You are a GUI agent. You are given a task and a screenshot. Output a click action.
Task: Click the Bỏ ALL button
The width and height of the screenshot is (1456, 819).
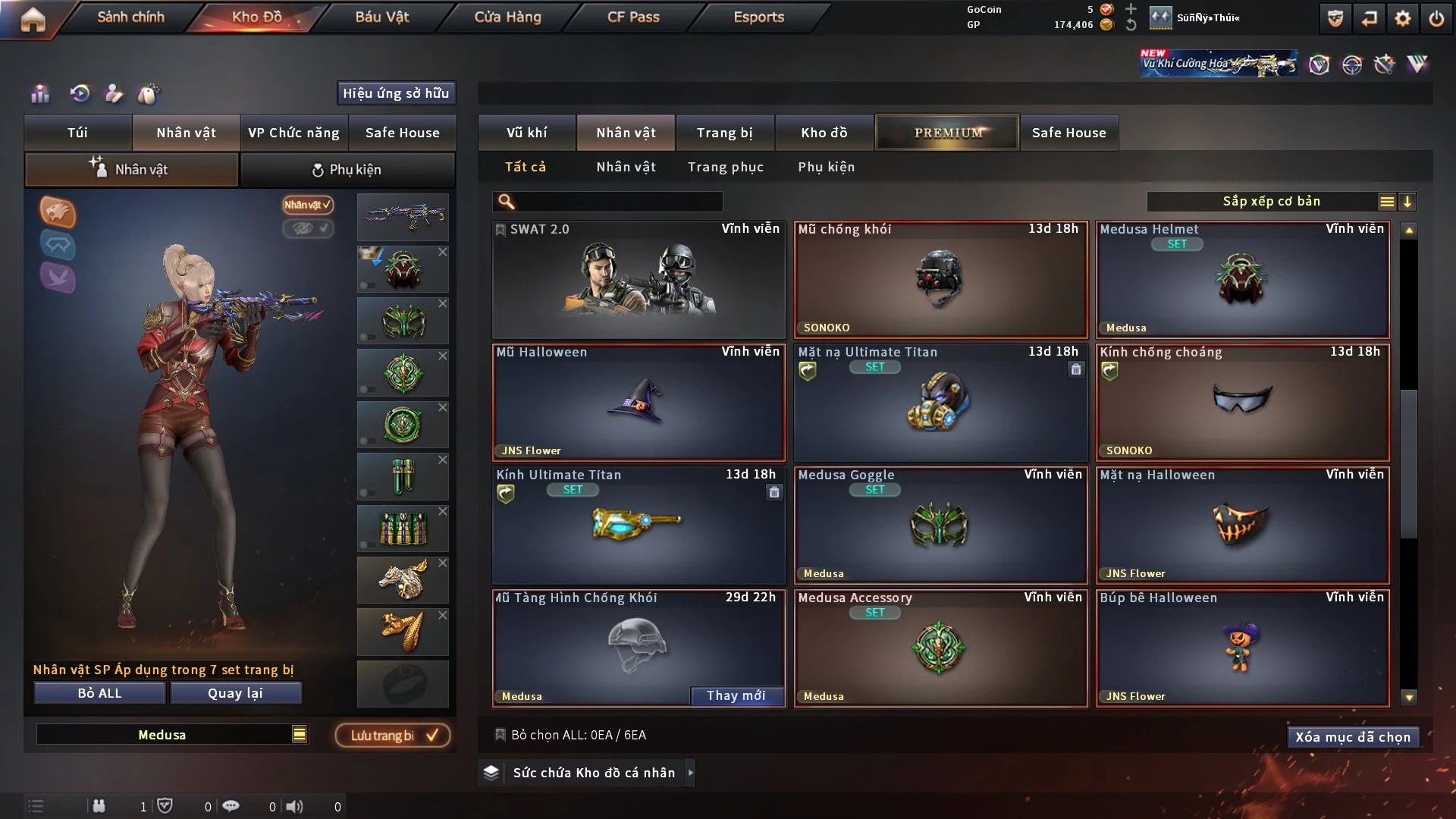click(99, 693)
